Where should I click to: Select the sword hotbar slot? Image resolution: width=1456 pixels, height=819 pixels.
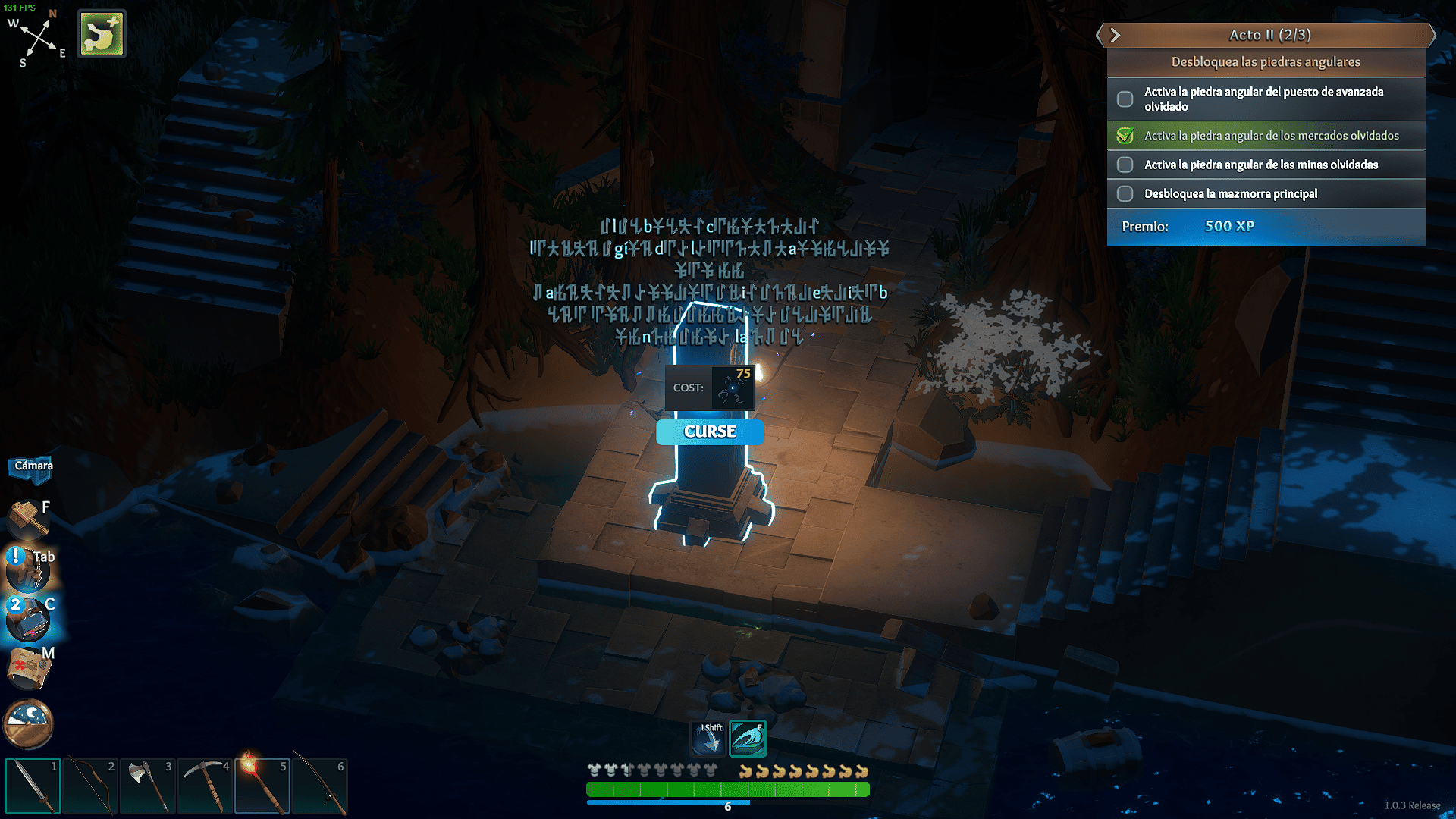pyautogui.click(x=33, y=786)
